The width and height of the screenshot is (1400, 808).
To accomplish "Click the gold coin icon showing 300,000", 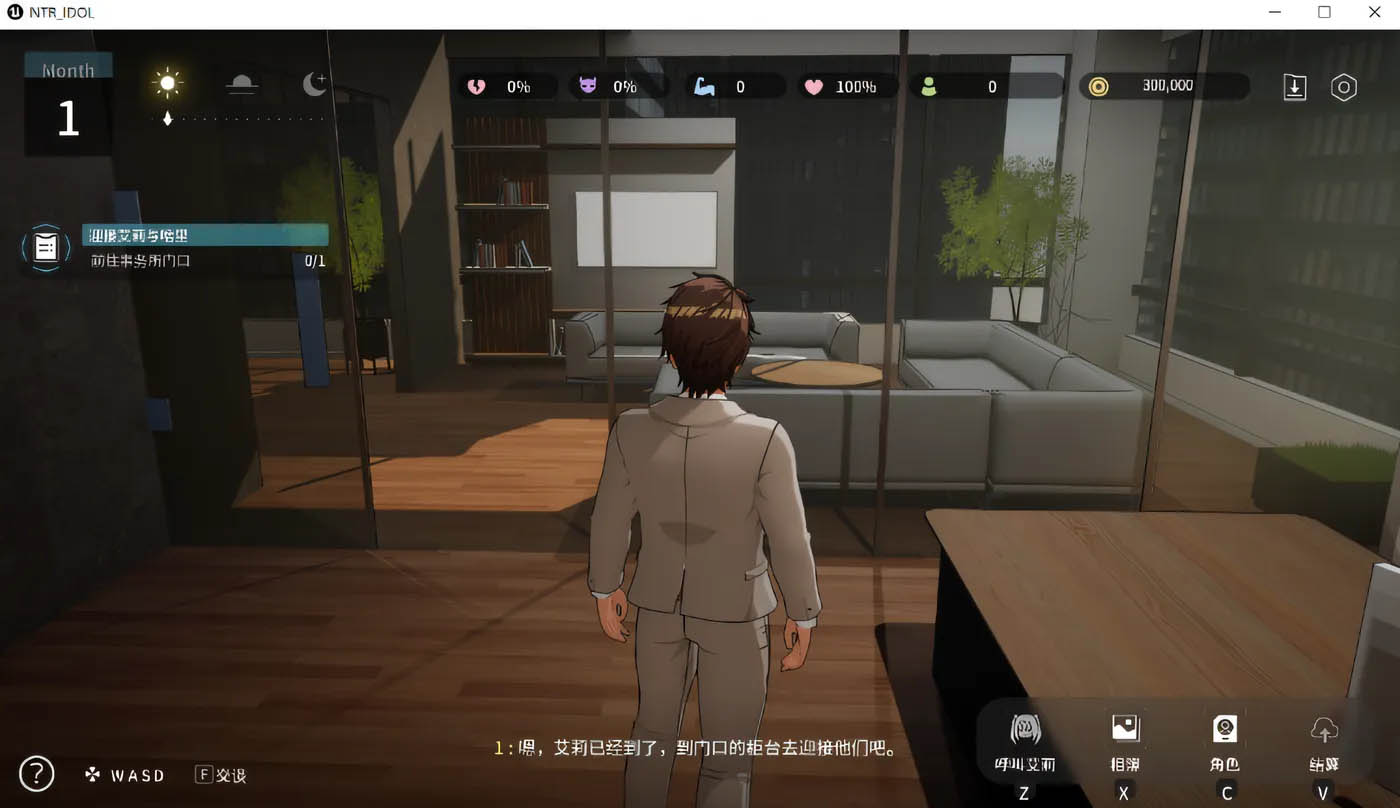I will tap(1099, 86).
